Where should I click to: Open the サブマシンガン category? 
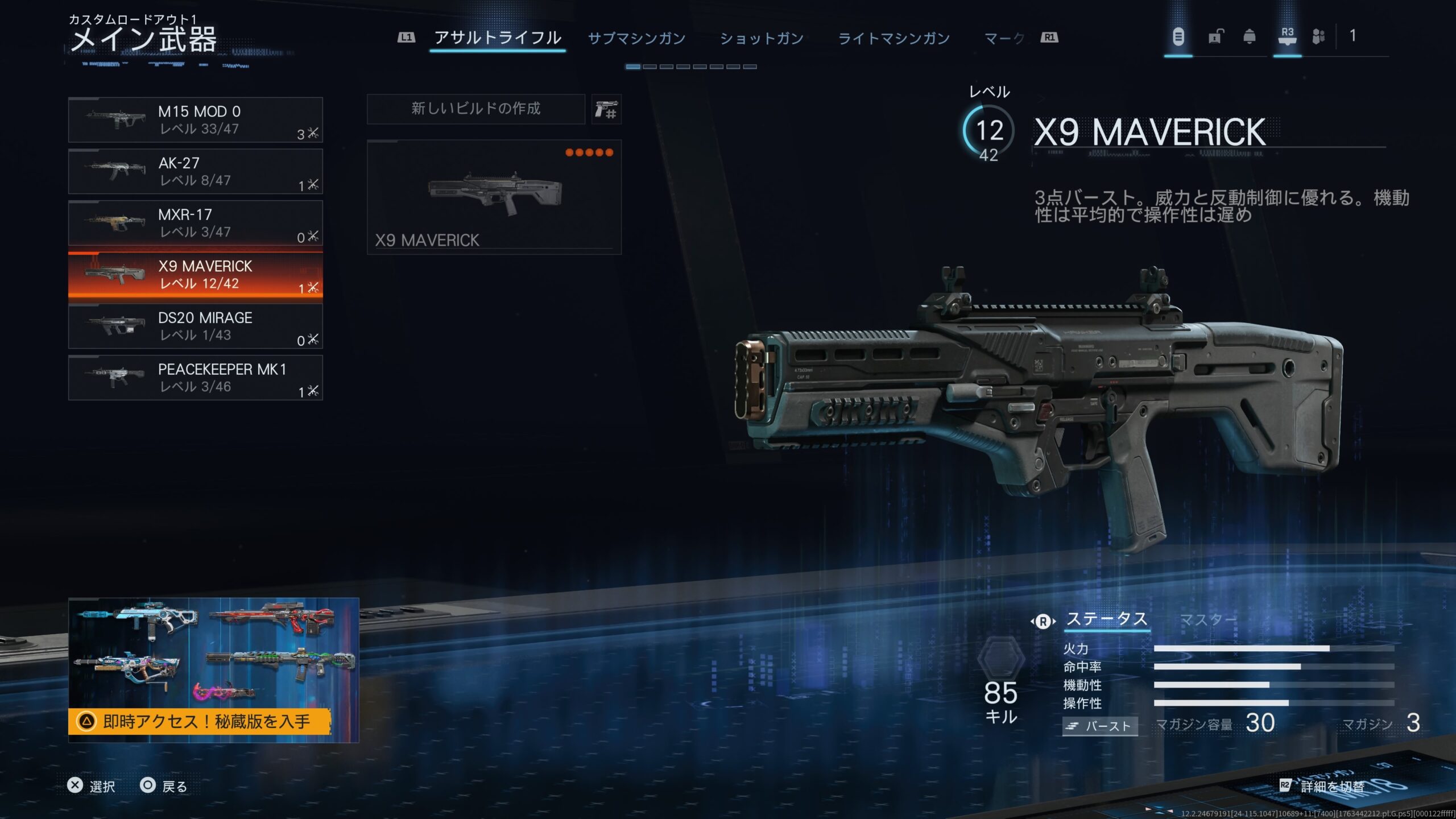(x=636, y=39)
